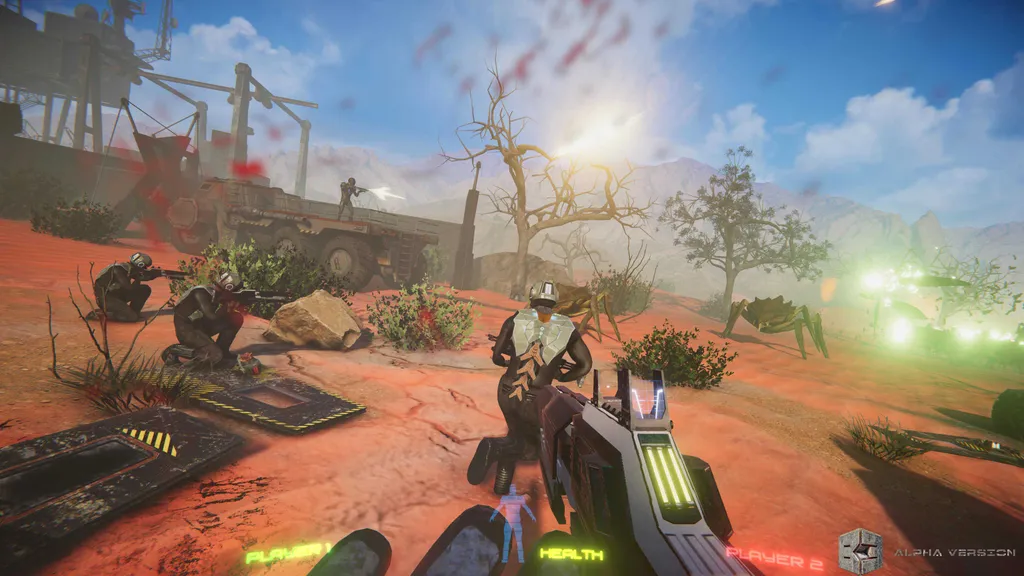
Task: Click the cube logo beside Alpha Version
Action: [860, 551]
